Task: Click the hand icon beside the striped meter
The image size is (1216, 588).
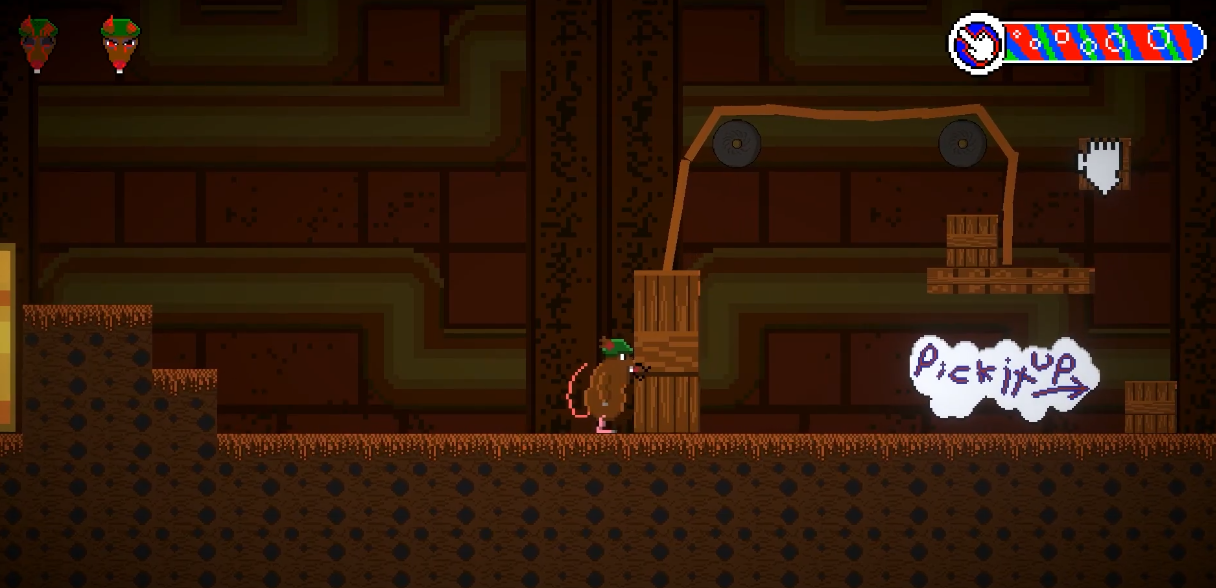Action: [x=977, y=44]
